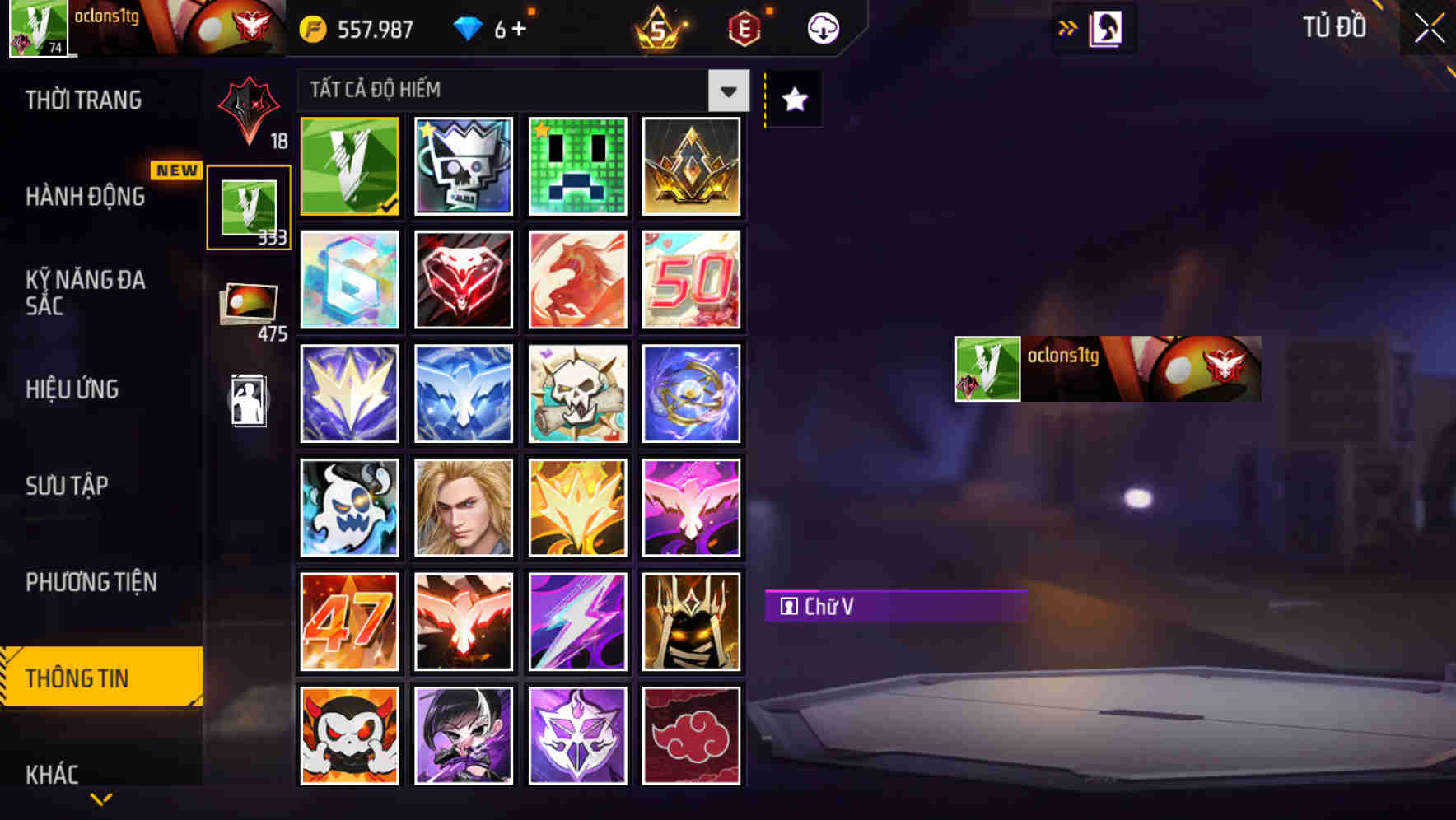Enable the starred skull avatar in row one
1456x820 pixels.
click(463, 165)
